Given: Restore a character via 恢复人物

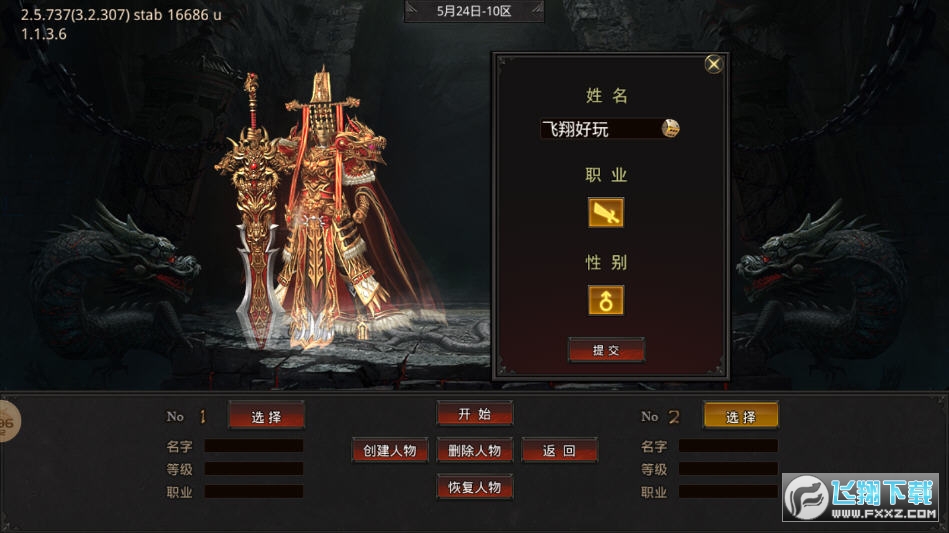Looking at the screenshot, I should (x=475, y=487).
